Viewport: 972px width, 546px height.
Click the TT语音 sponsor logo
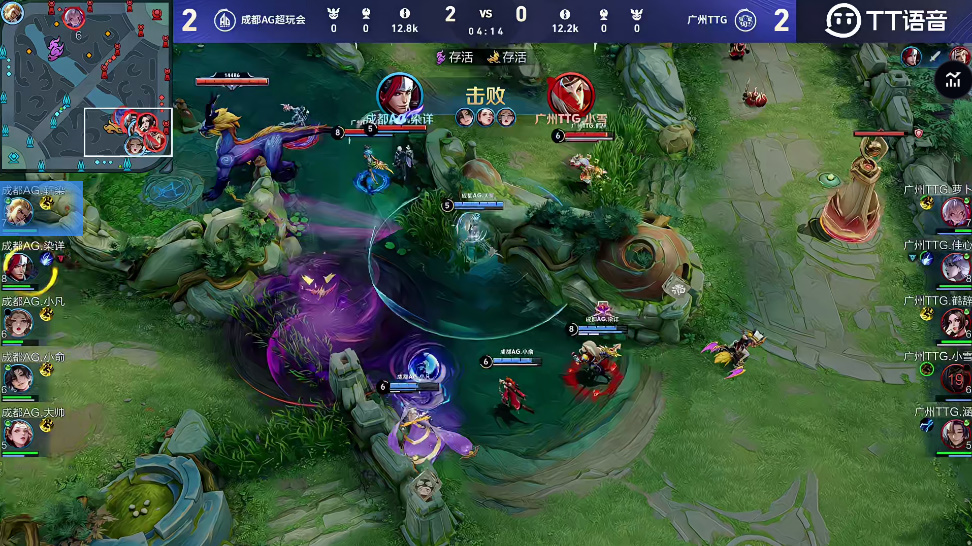(884, 20)
